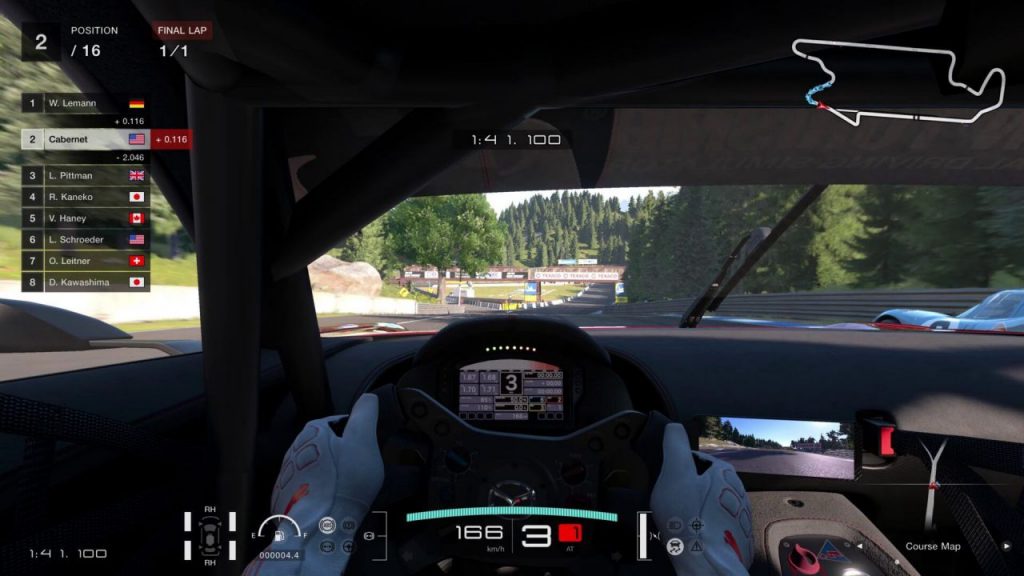1024x576 pixels.
Task: Click the right arrow beside Course Map
Action: [x=1008, y=546]
